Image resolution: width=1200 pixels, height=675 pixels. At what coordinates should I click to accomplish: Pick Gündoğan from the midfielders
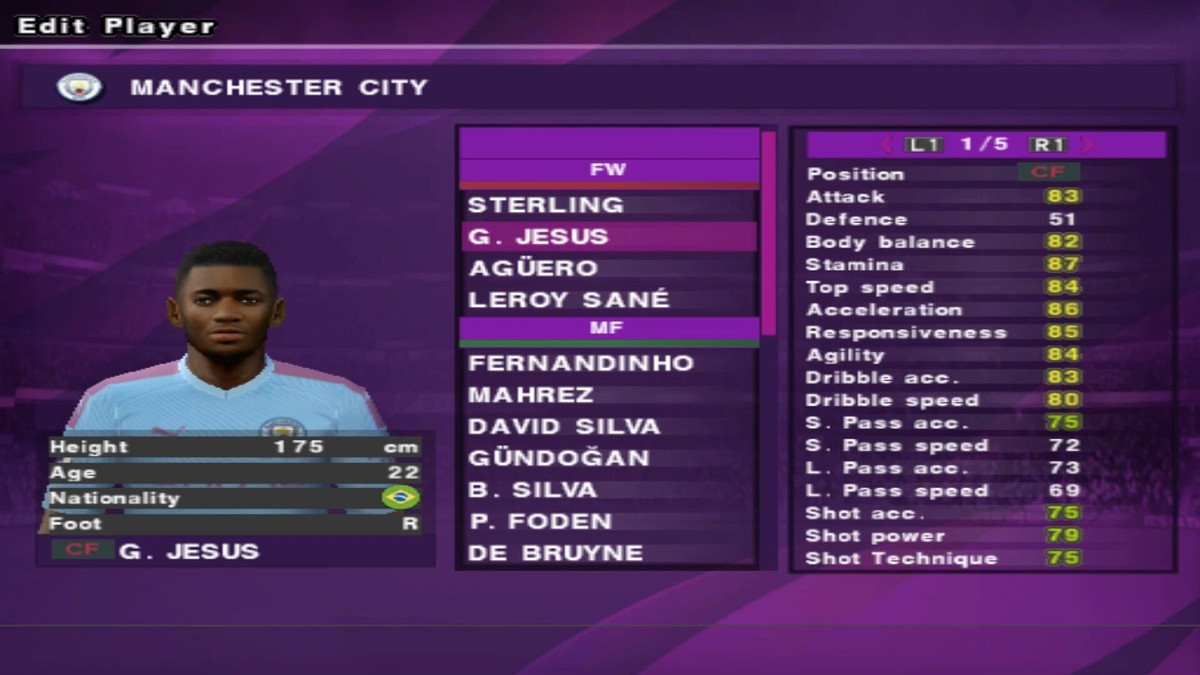[559, 458]
